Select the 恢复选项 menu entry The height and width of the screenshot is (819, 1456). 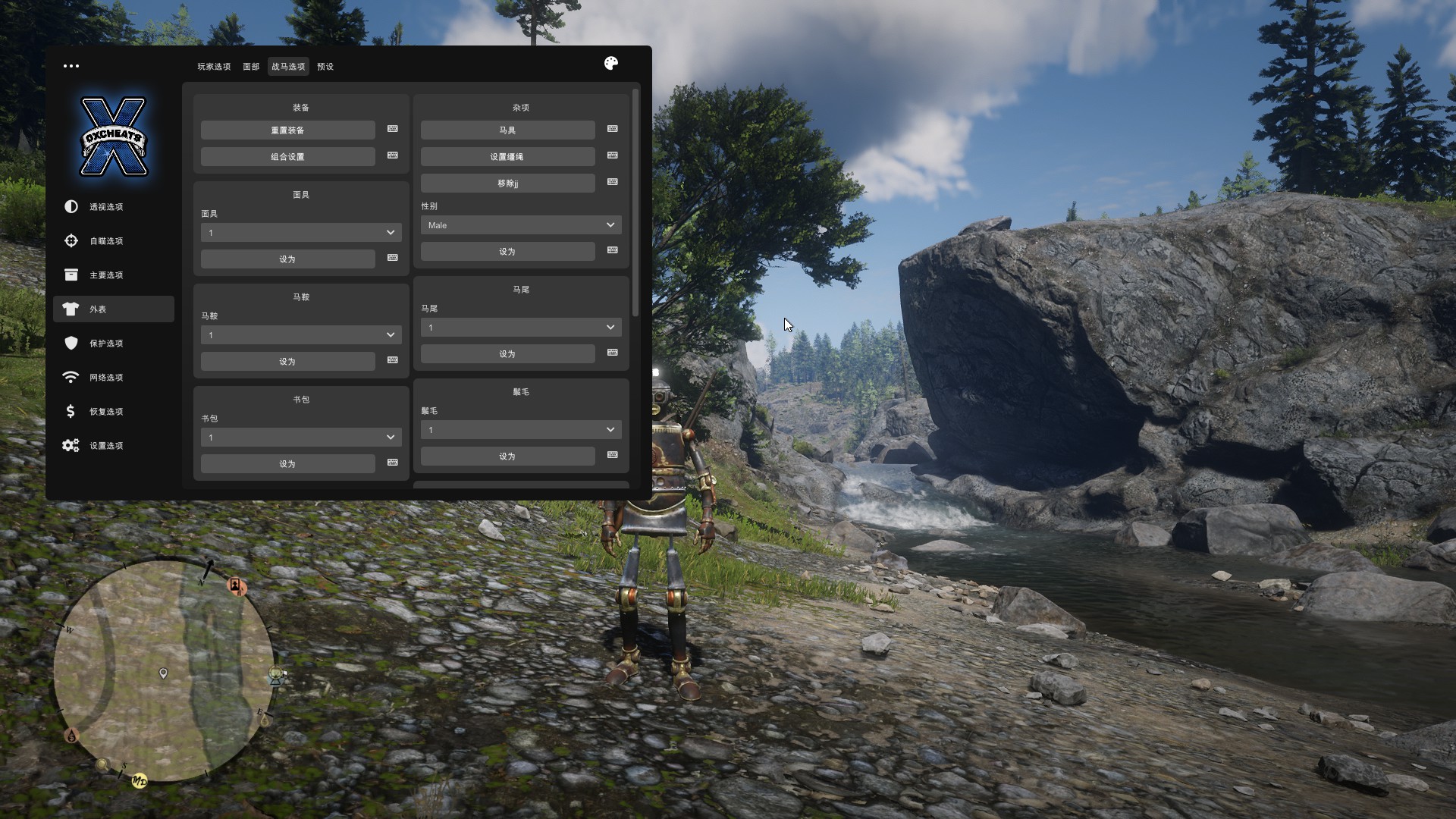tap(106, 412)
